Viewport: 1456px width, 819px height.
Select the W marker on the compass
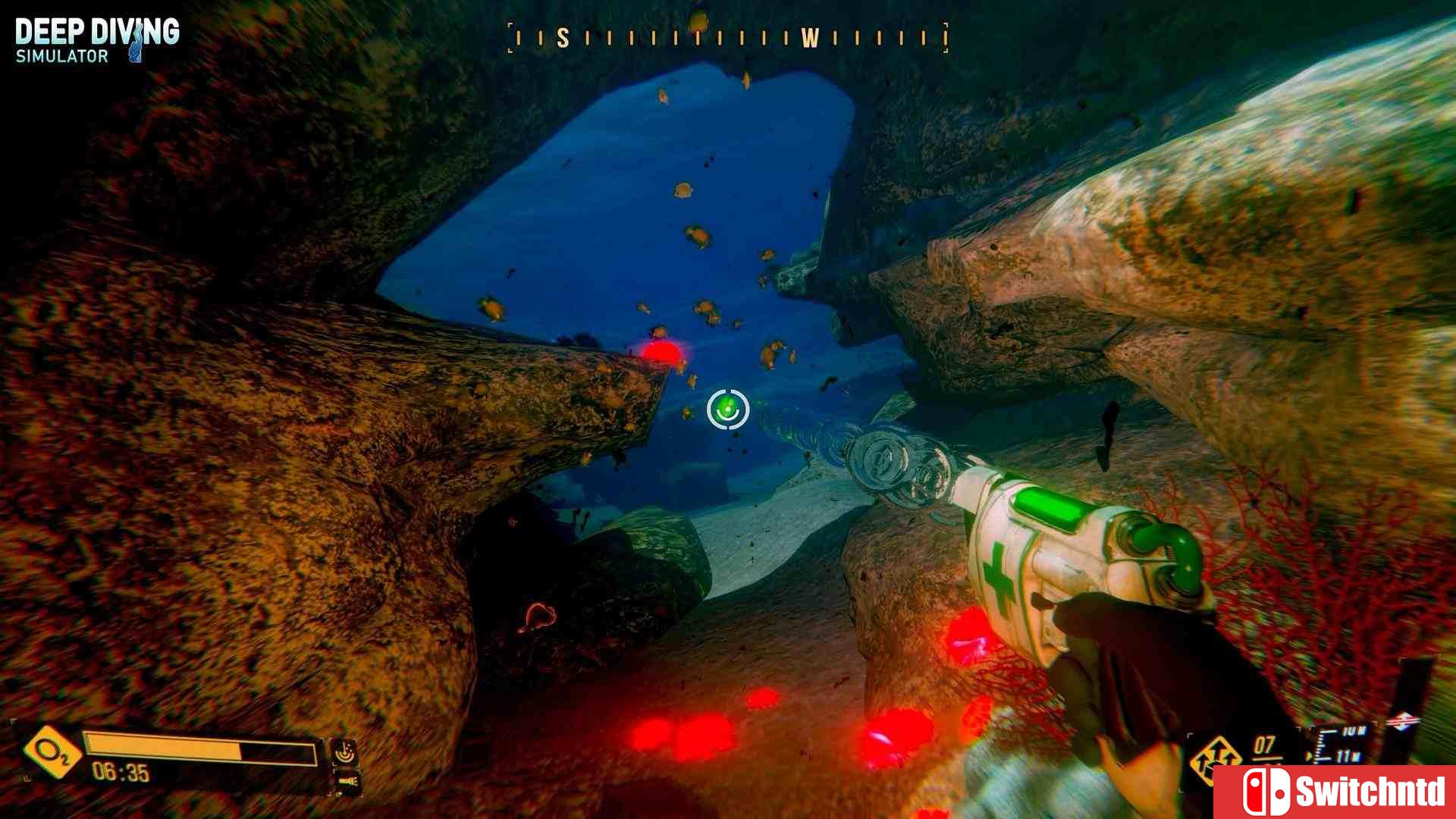811,35
